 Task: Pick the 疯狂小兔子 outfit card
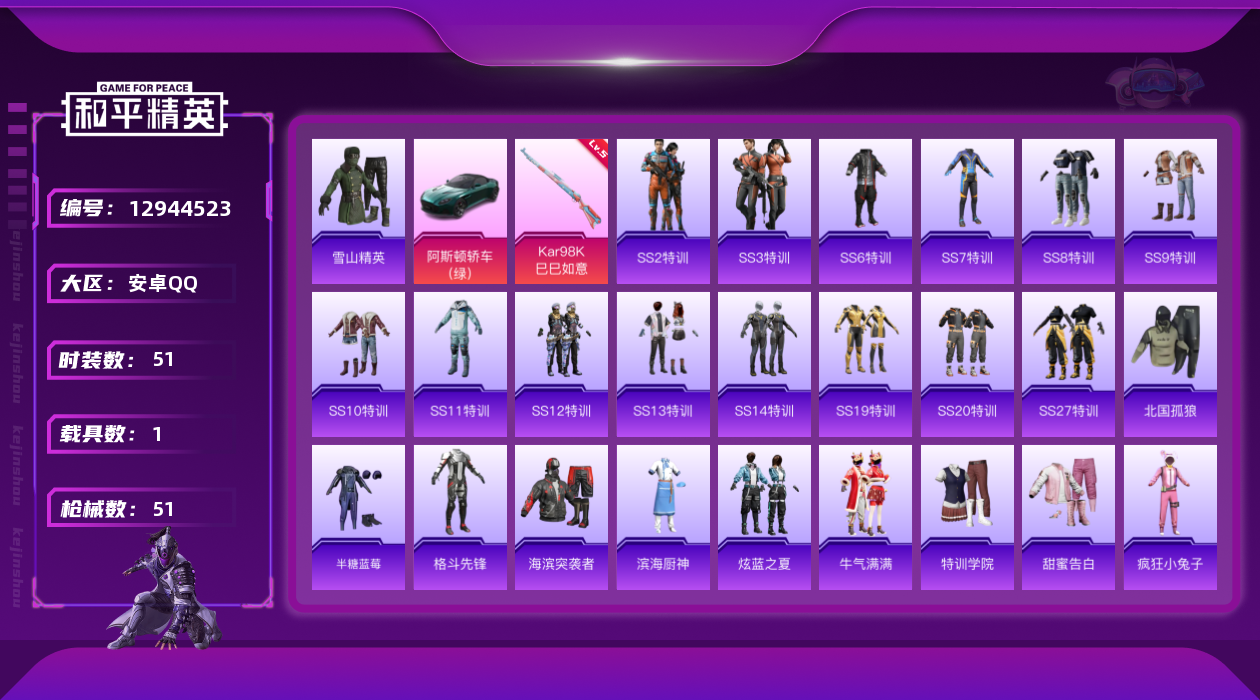(1170, 517)
